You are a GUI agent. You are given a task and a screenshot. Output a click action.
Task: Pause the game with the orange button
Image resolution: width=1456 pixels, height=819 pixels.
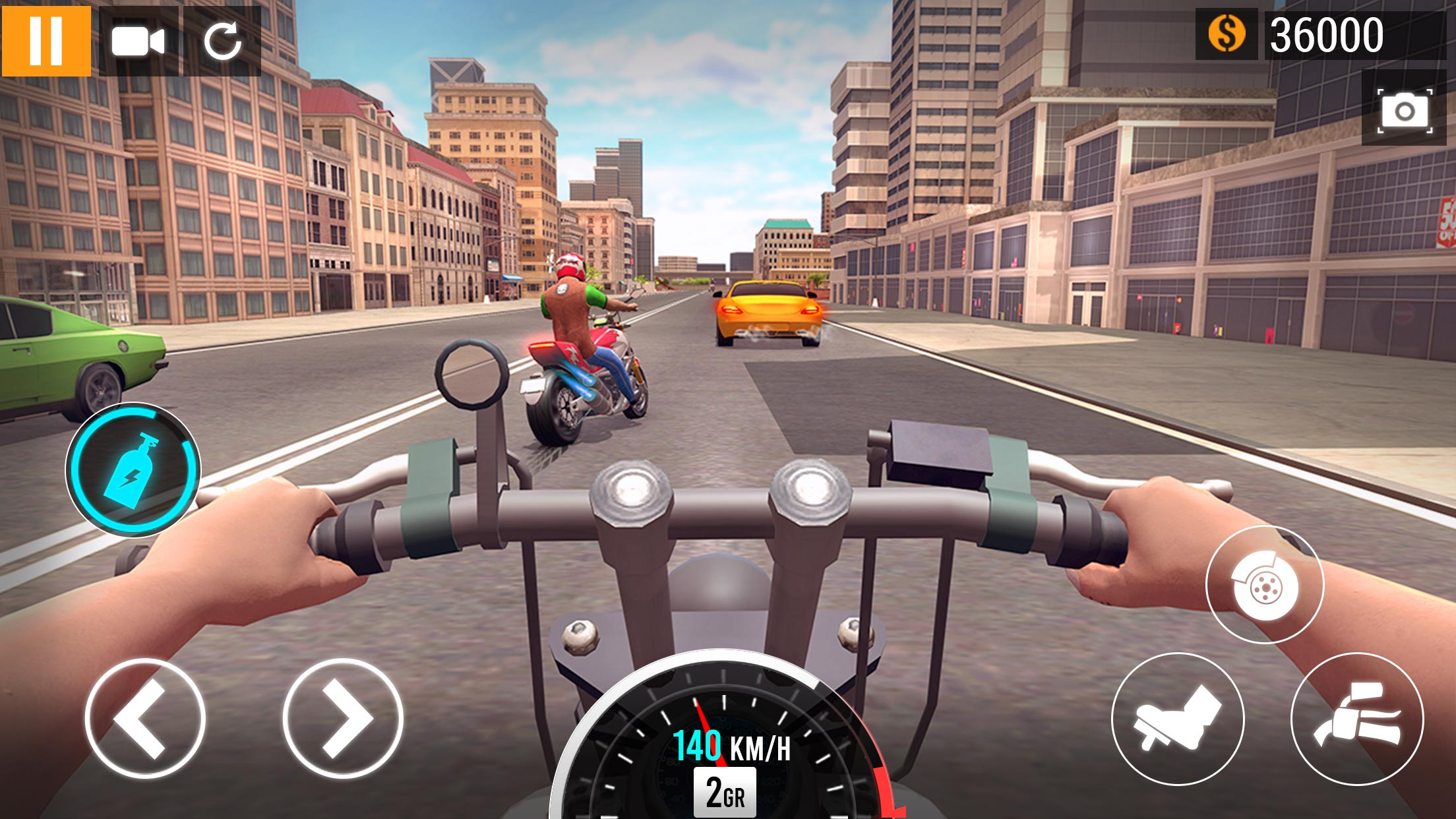click(x=46, y=41)
